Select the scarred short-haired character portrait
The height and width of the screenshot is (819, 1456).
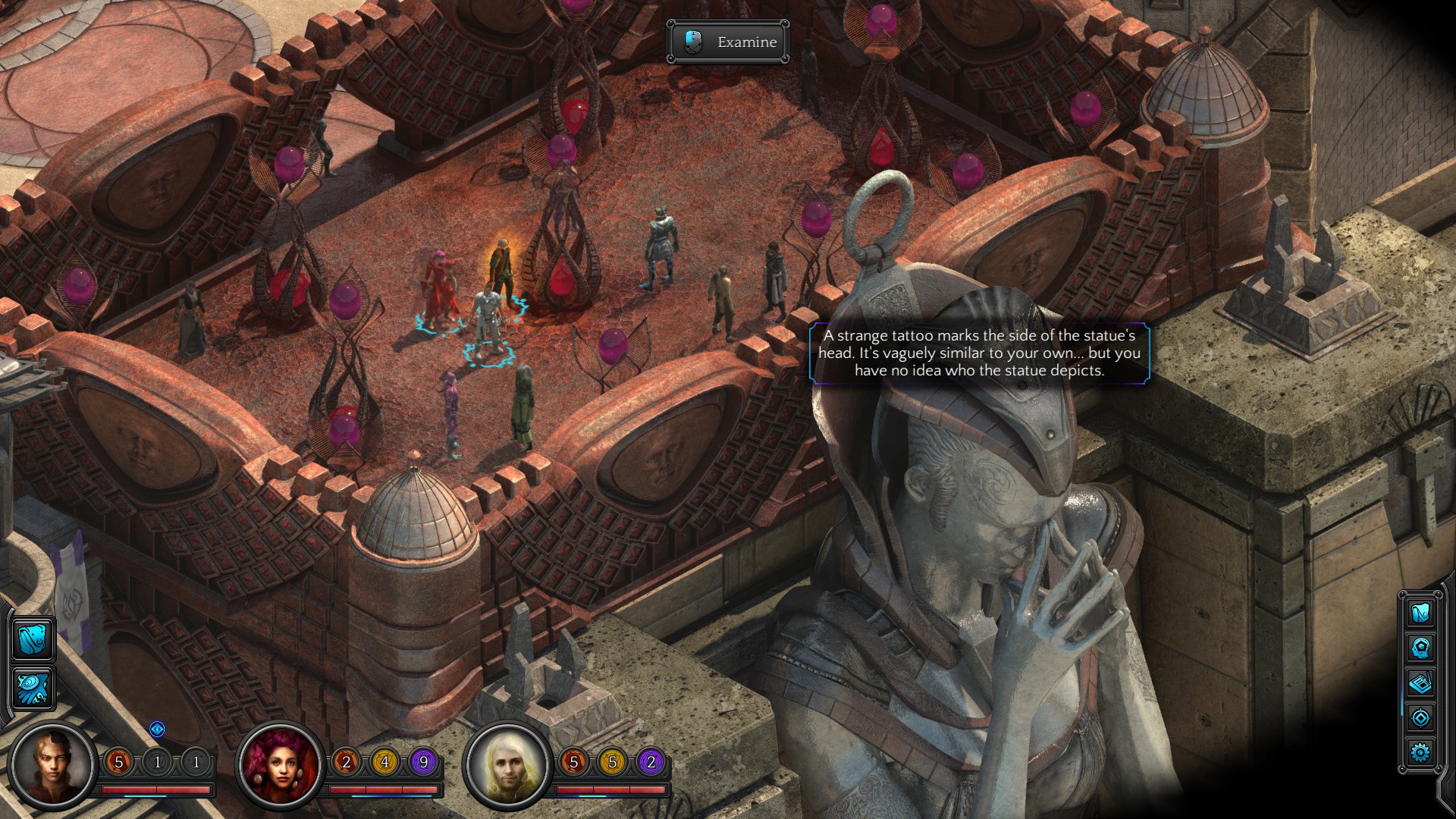click(x=53, y=764)
